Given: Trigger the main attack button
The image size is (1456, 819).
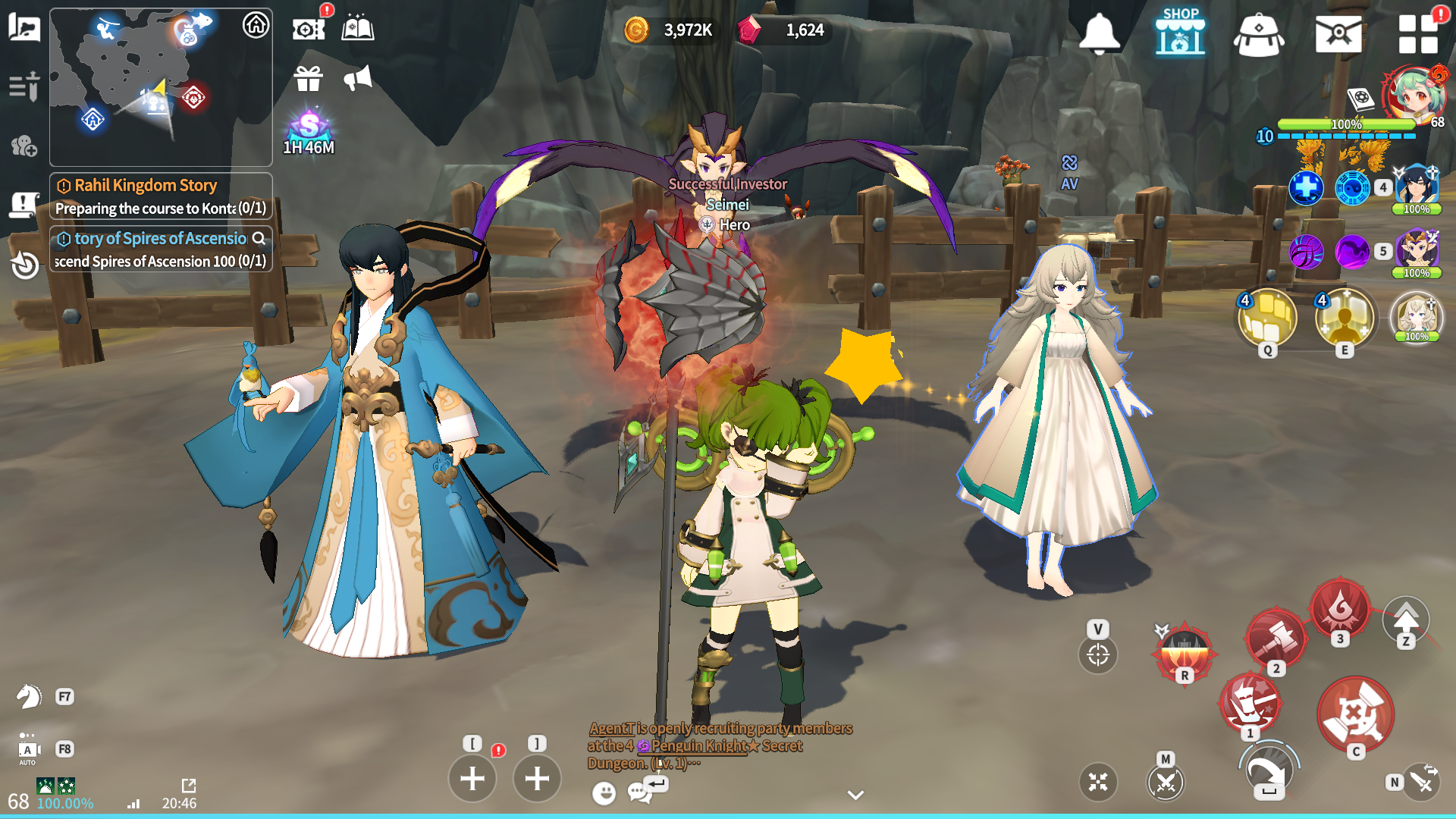Looking at the screenshot, I should 1355,714.
